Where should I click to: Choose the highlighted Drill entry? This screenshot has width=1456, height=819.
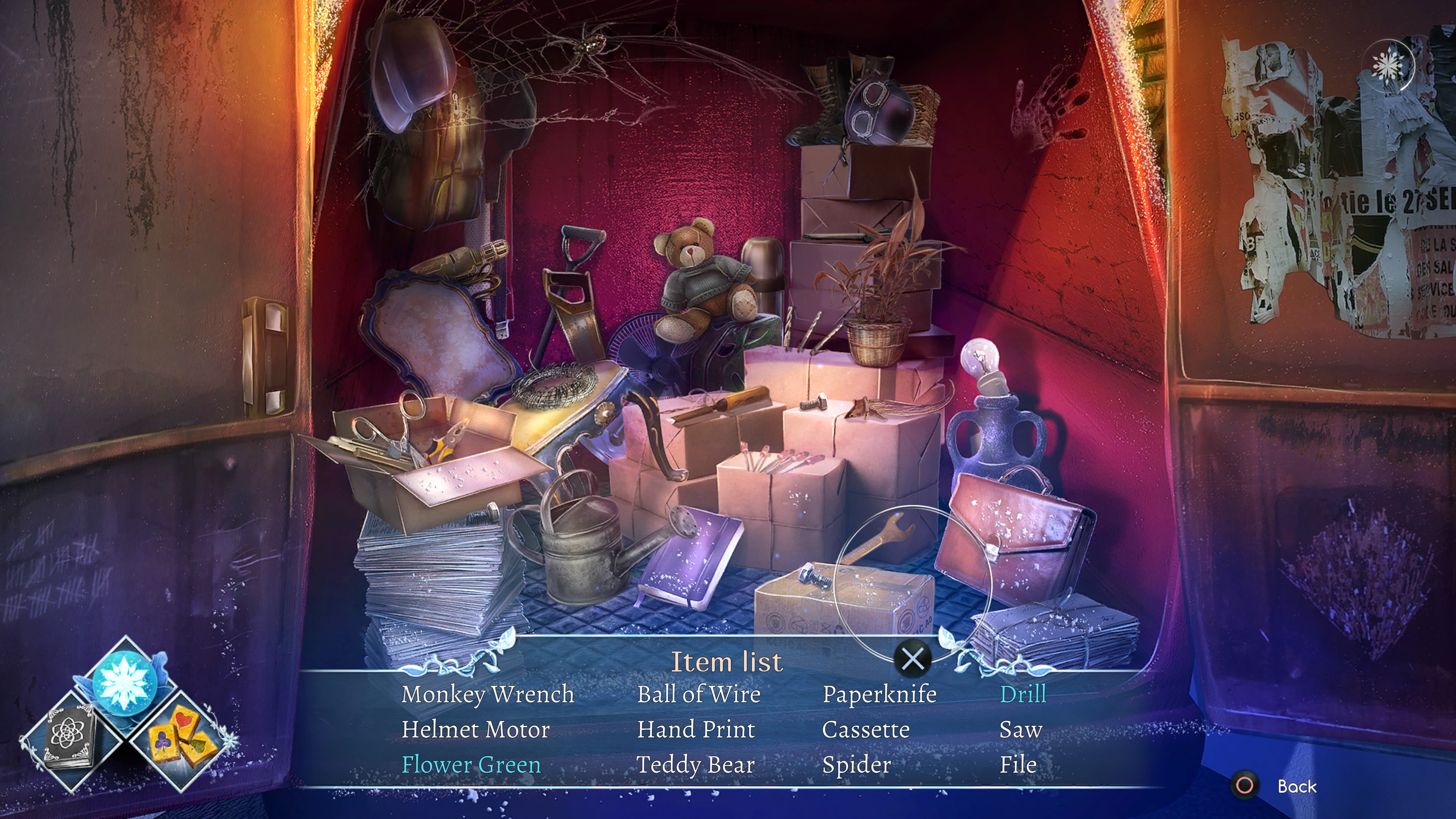pyautogui.click(x=1023, y=694)
